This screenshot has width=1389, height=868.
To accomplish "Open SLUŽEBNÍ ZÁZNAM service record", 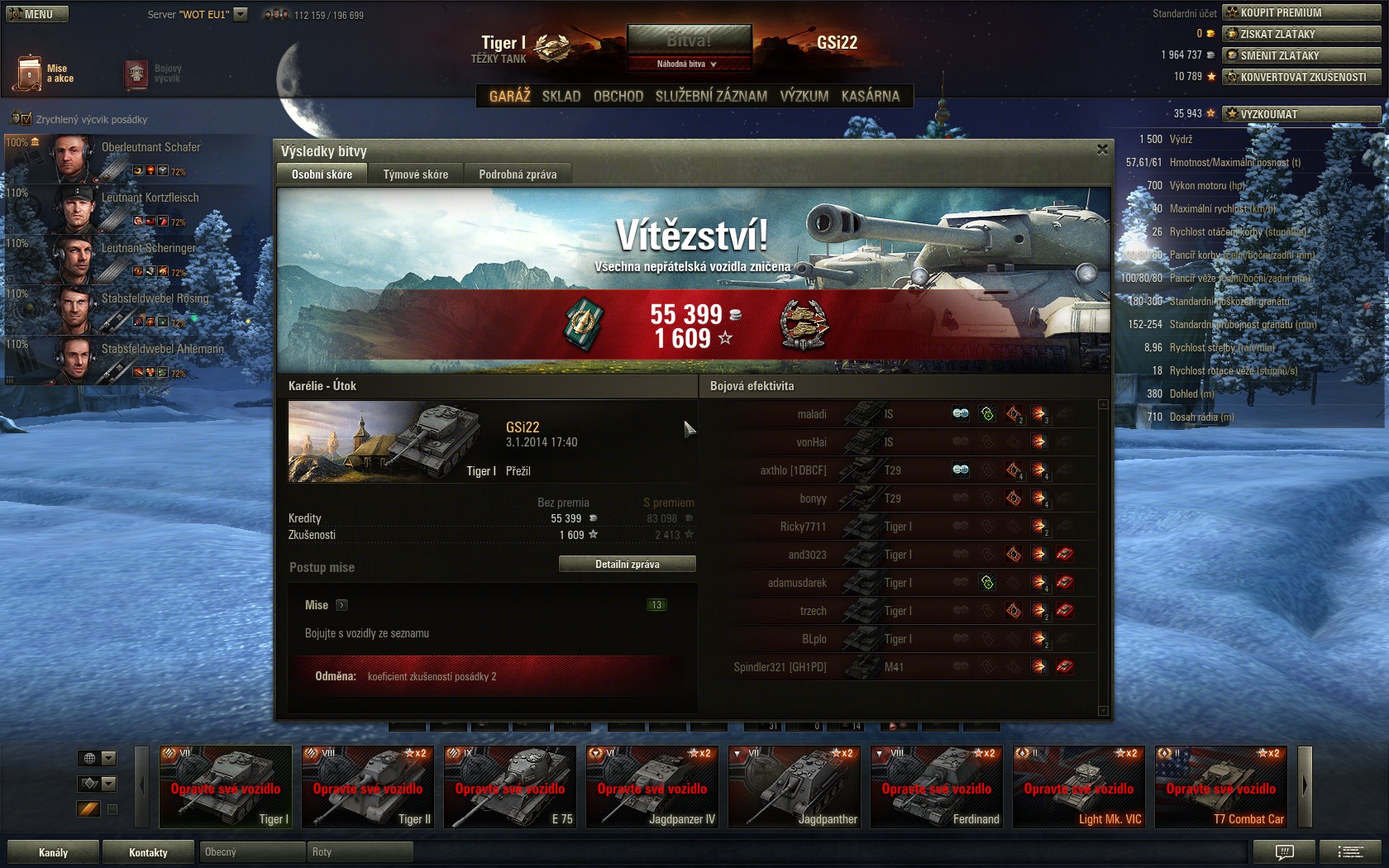I will [711, 96].
